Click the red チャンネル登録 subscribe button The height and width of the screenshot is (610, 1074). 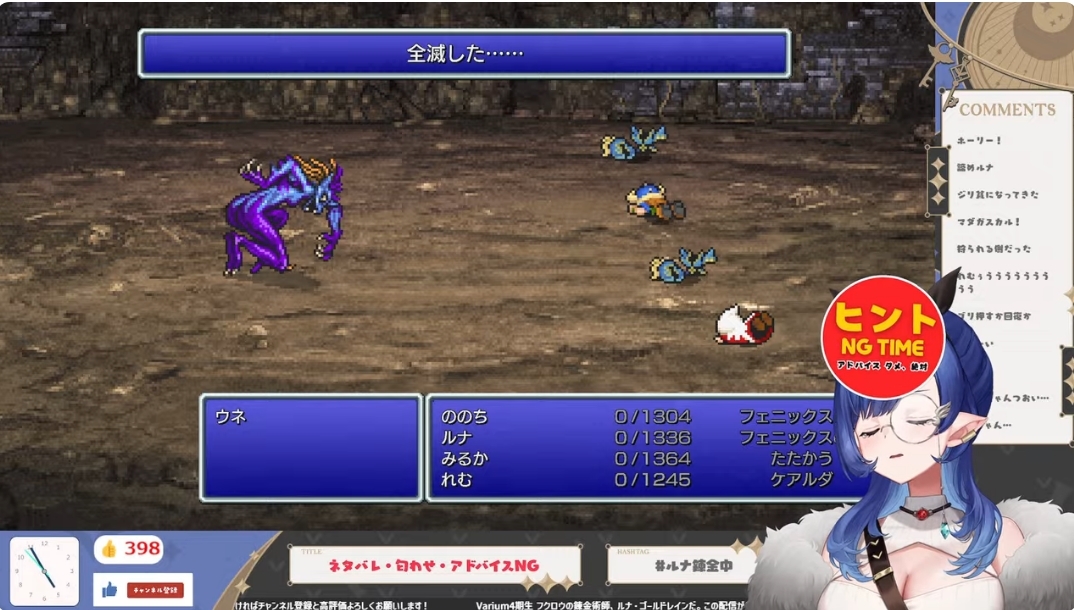(x=155, y=589)
